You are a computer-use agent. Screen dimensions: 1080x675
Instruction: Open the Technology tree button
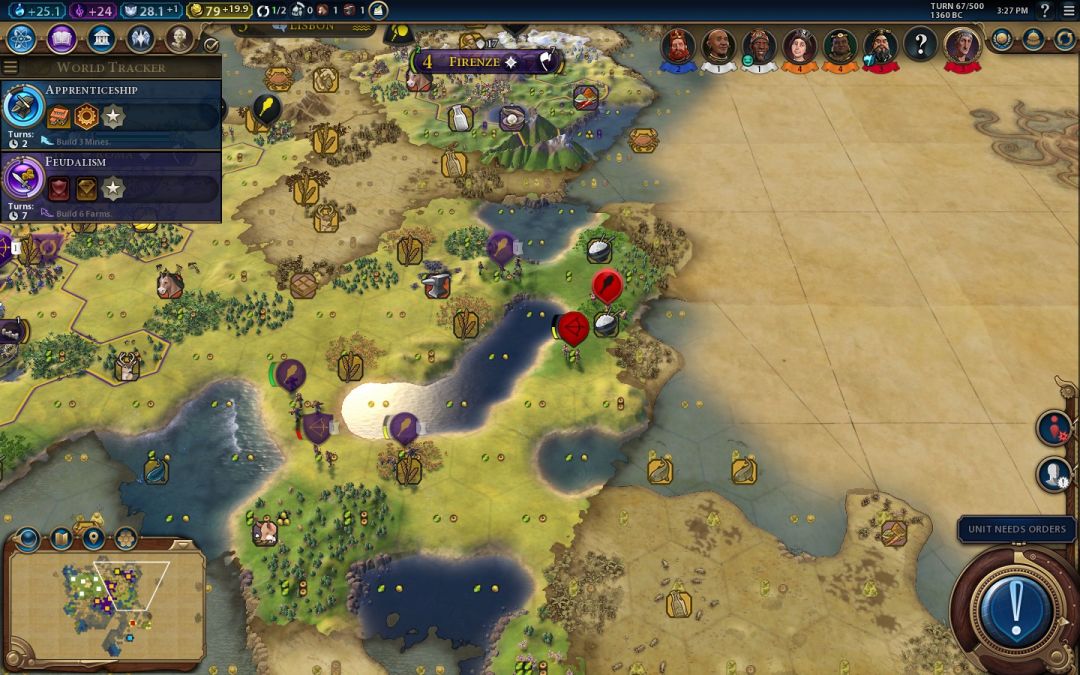pyautogui.click(x=22, y=39)
